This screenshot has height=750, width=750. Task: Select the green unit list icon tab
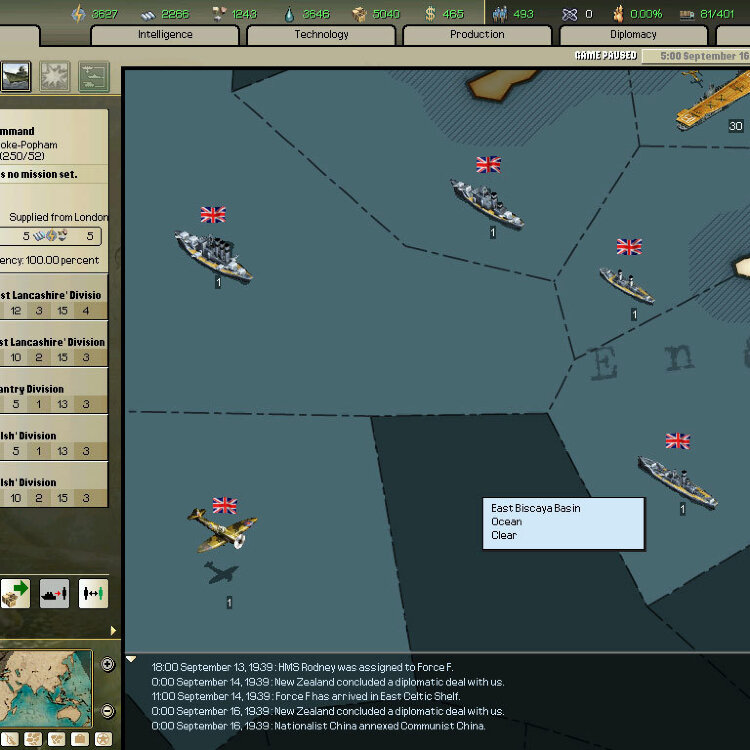click(92, 76)
